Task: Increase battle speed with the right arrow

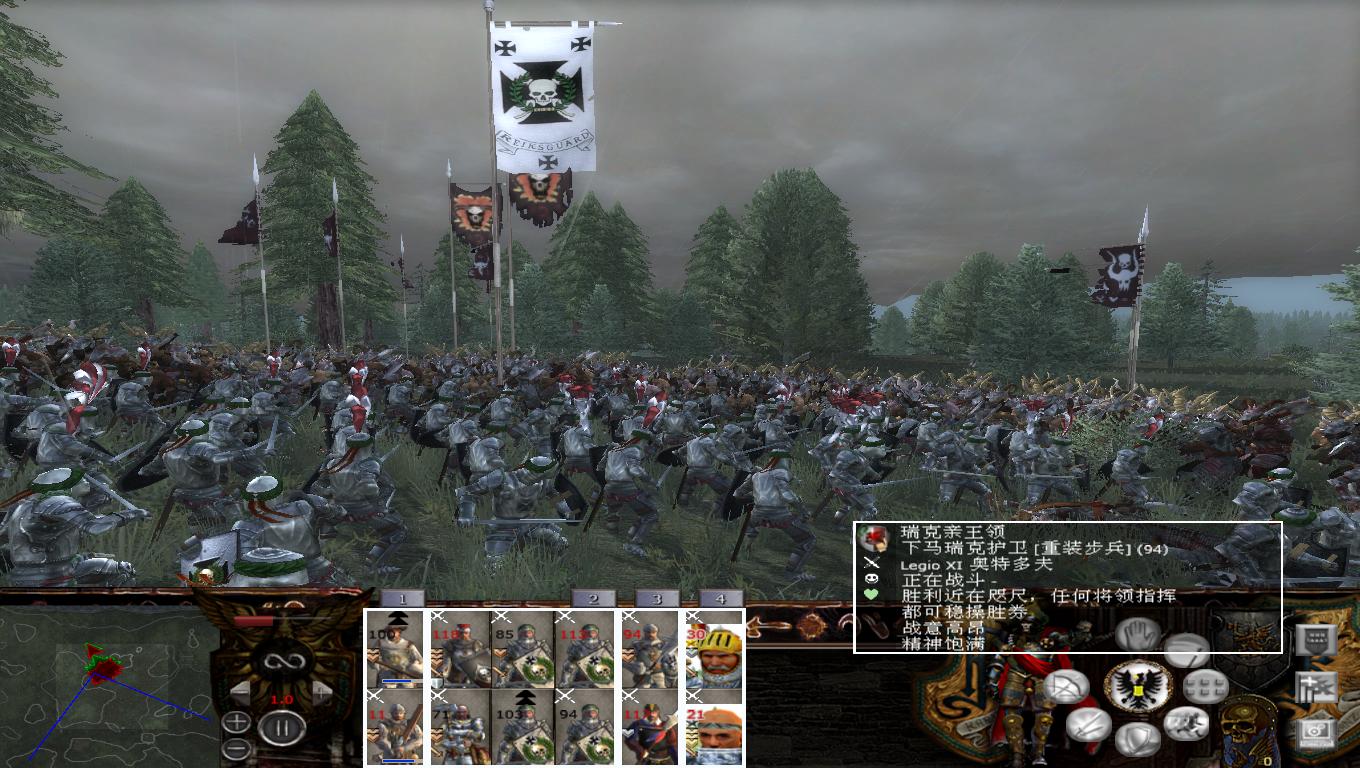Action: click(x=321, y=692)
